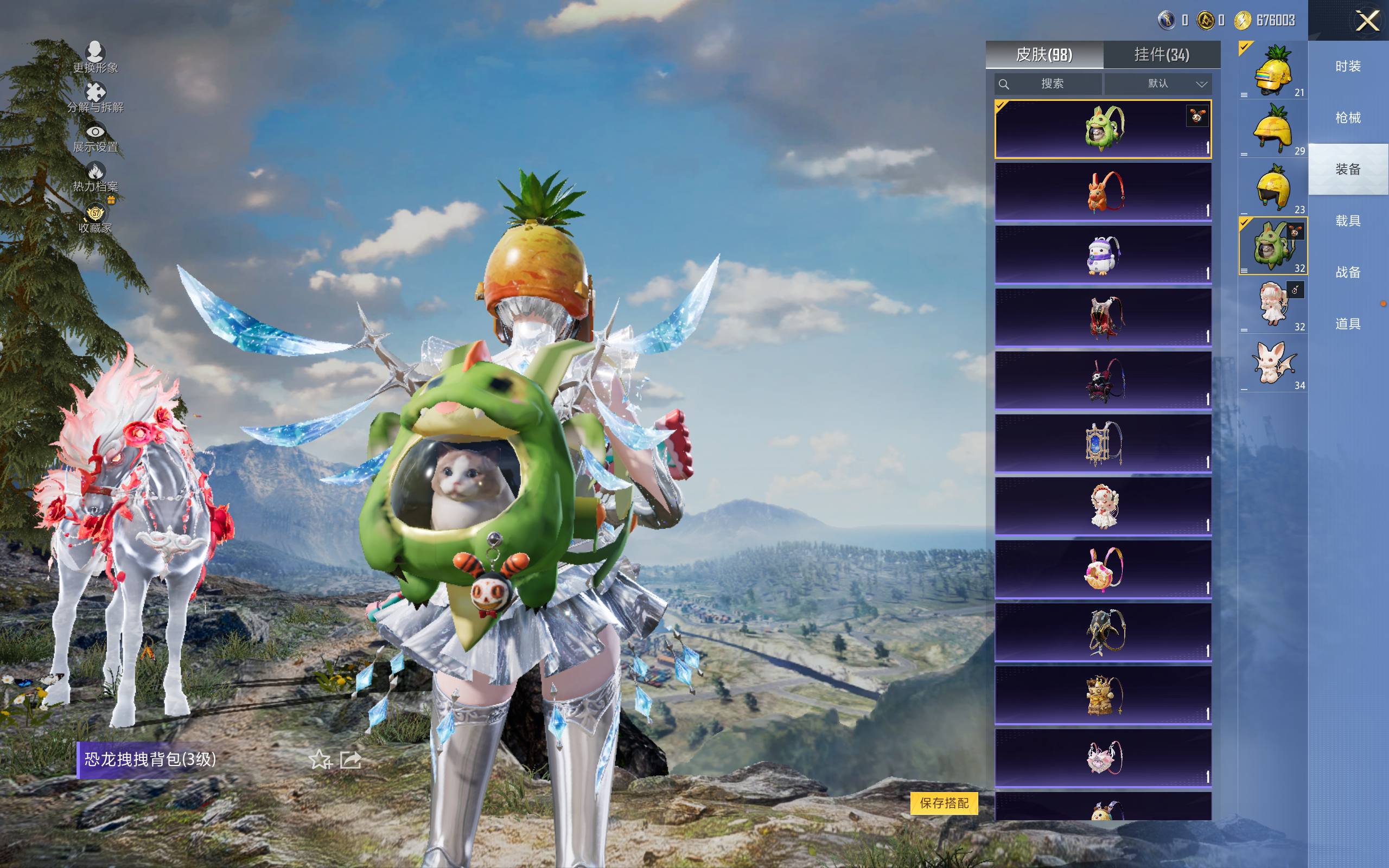Open 展示设置 display settings
Viewport: 1389px width, 868px height.
(x=95, y=138)
